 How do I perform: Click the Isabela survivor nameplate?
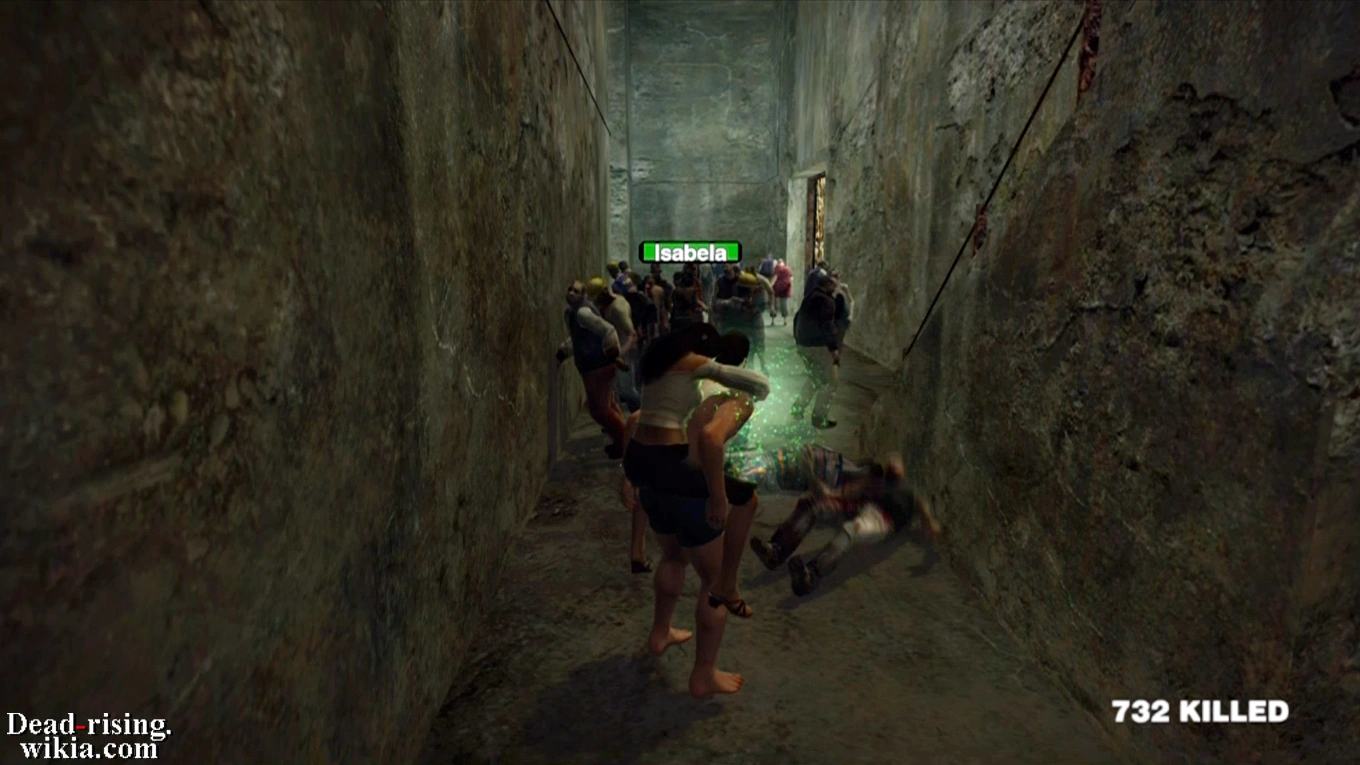click(692, 251)
